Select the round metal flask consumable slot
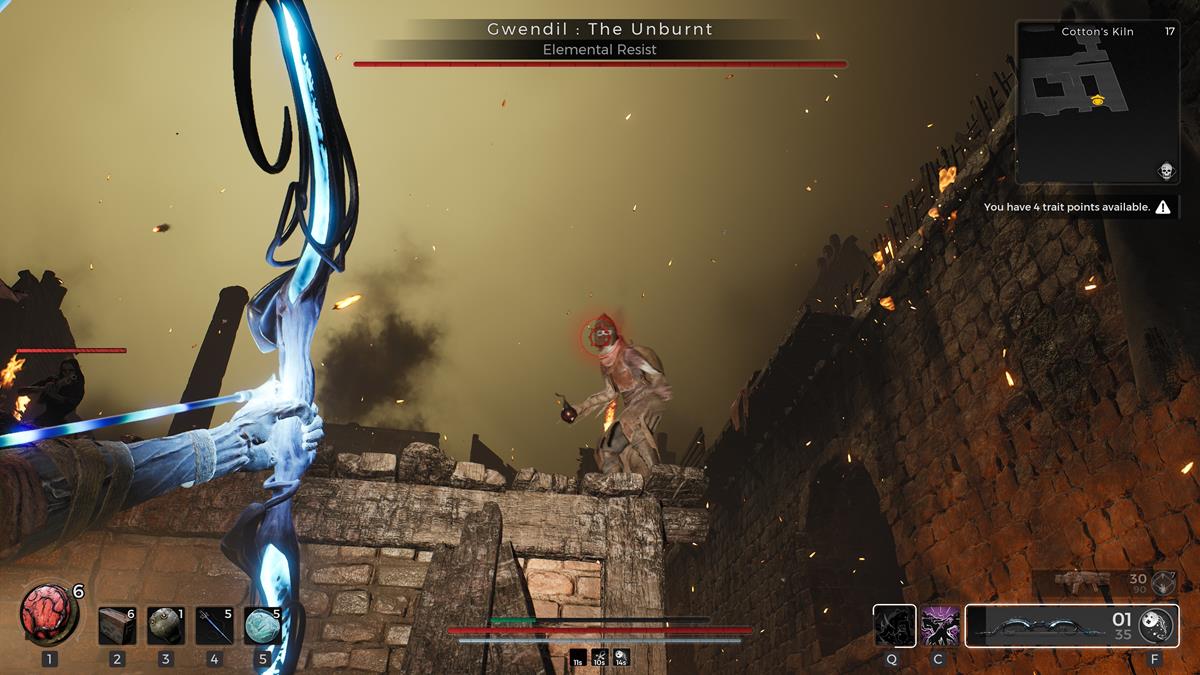1200x675 pixels. pyautogui.click(x=165, y=625)
